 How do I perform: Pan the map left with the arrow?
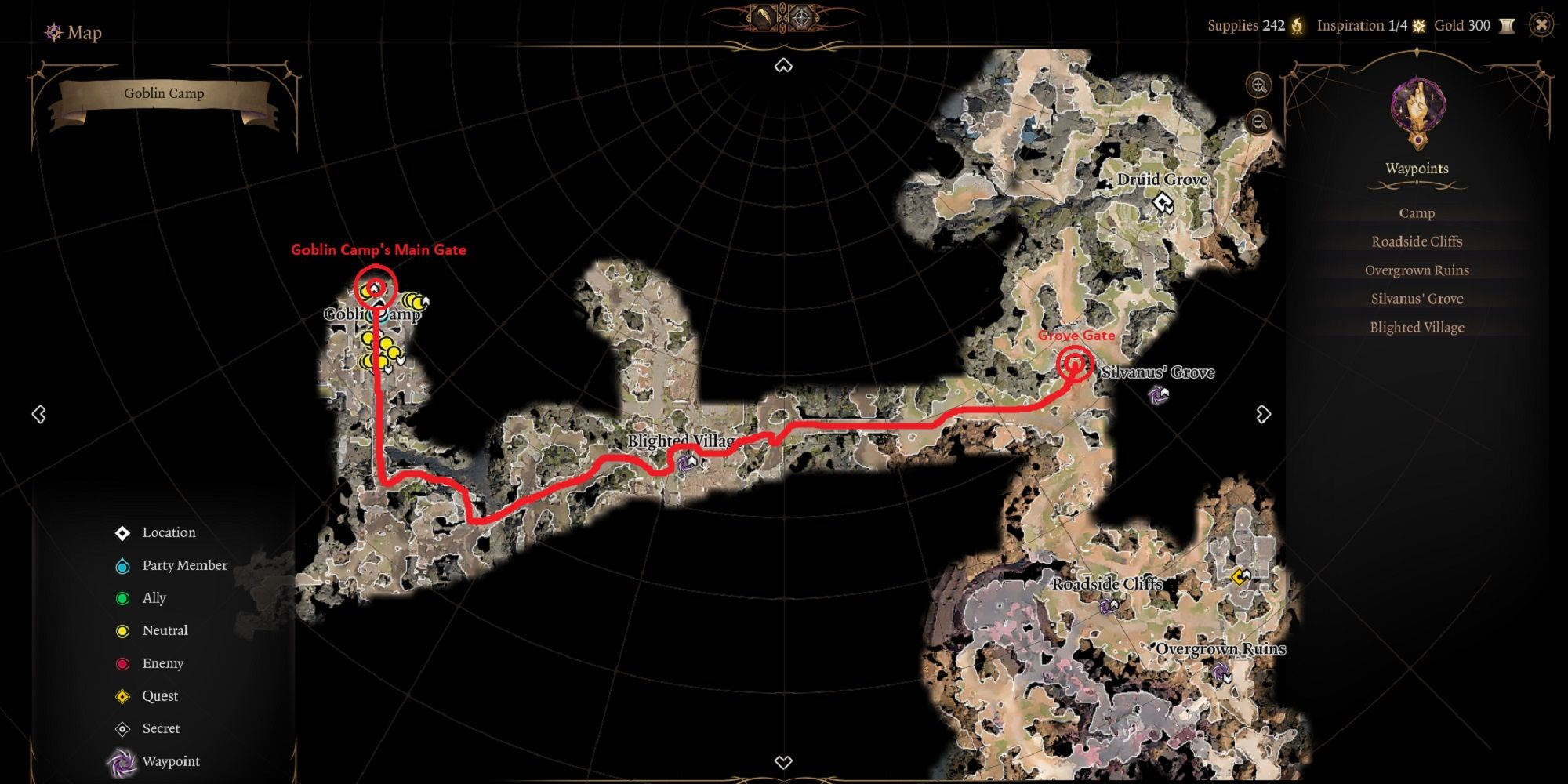[x=38, y=414]
